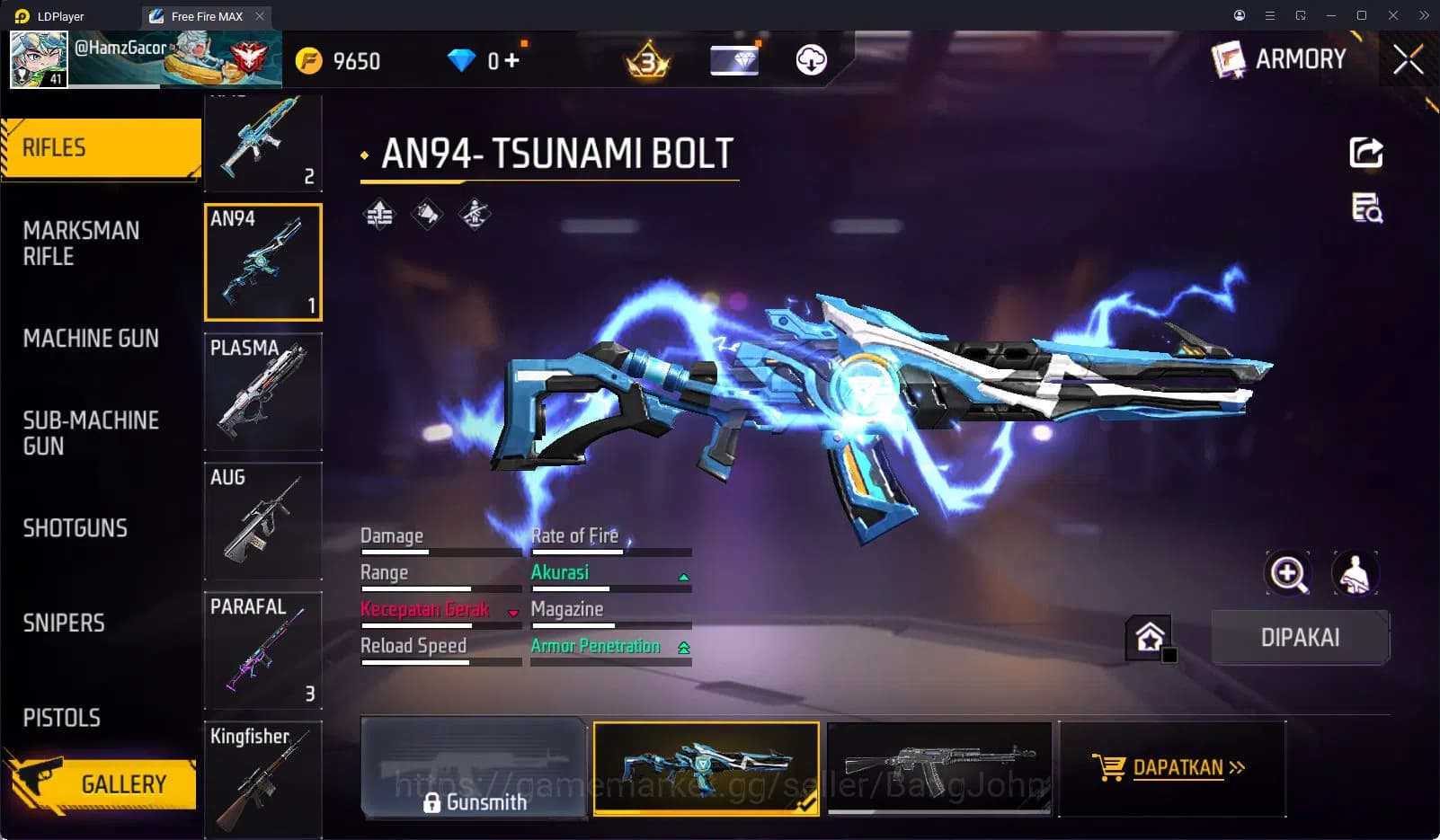Click the membership diamond card icon

click(733, 60)
